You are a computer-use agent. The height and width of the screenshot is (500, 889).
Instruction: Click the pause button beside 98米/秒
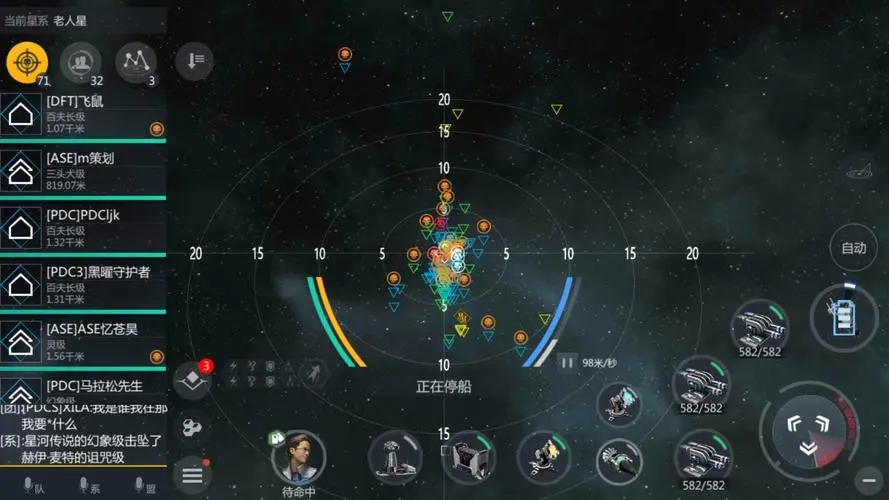[567, 363]
